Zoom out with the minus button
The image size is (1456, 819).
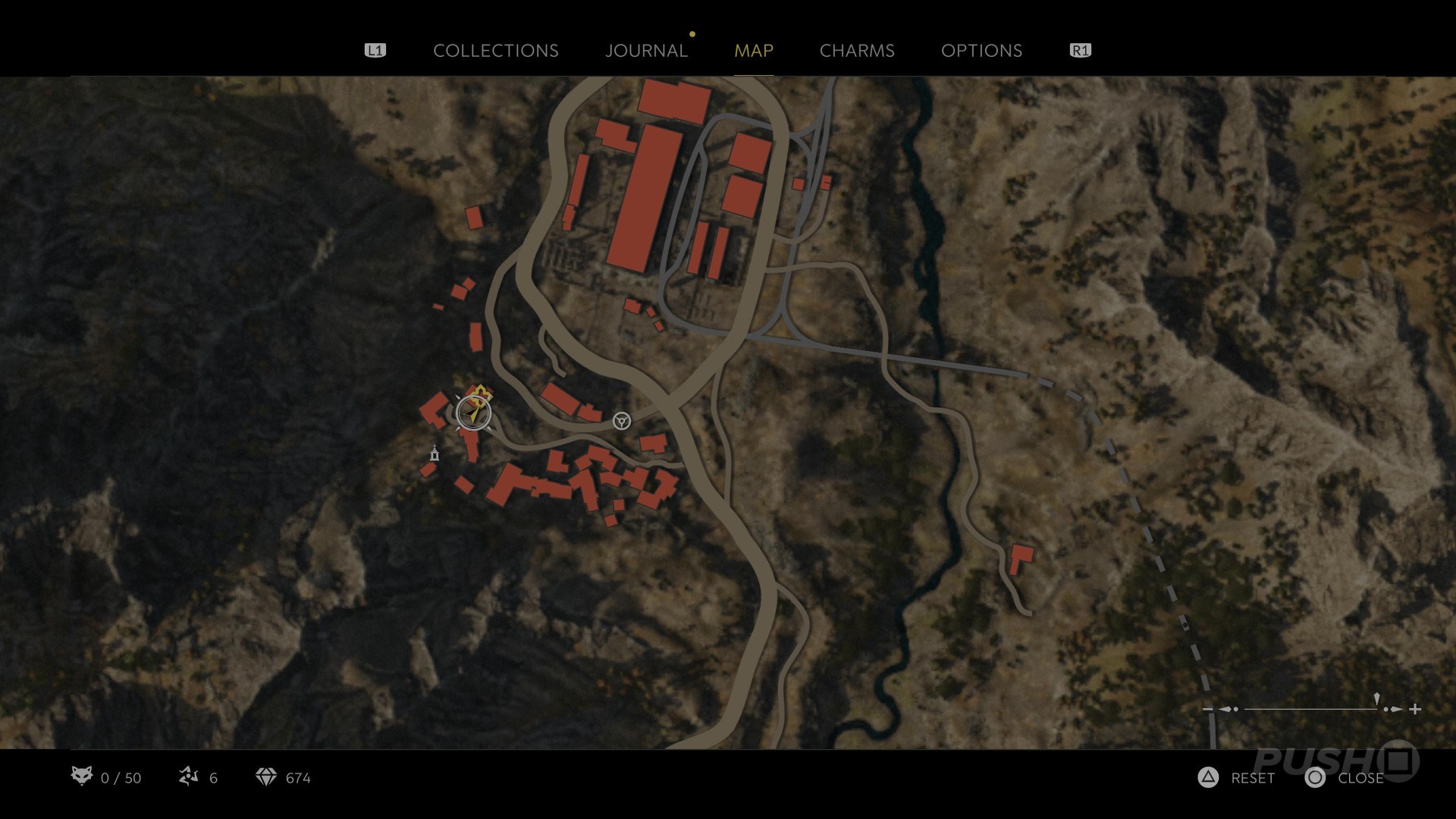click(x=1207, y=709)
